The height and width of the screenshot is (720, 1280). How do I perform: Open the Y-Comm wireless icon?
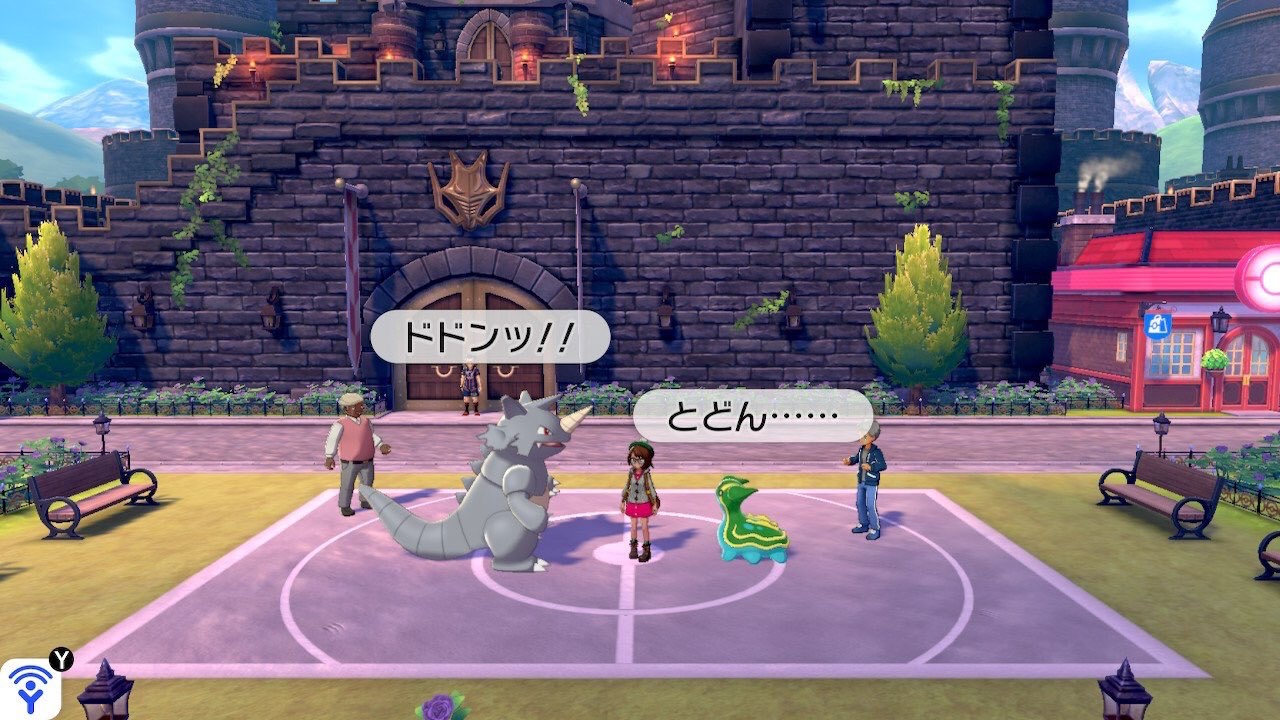coord(29,688)
